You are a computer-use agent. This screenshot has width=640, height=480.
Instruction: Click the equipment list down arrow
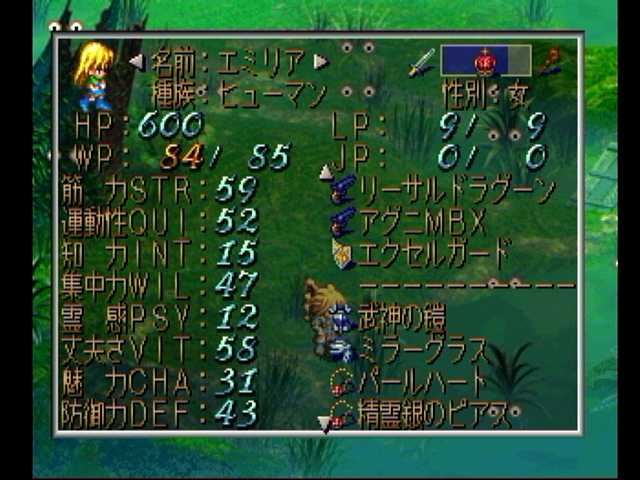324,424
